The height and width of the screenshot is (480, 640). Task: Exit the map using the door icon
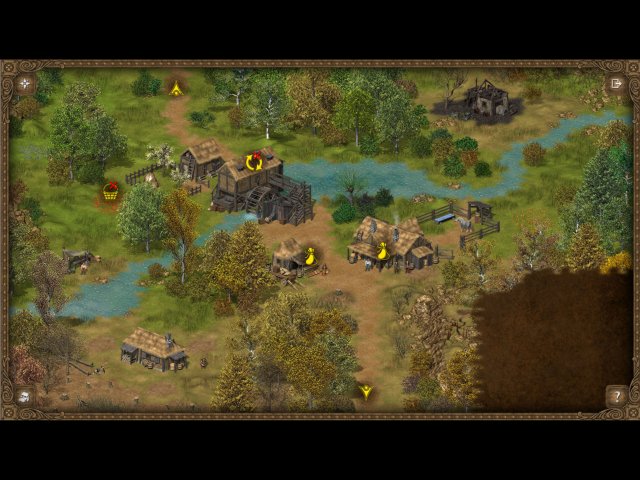click(x=616, y=83)
